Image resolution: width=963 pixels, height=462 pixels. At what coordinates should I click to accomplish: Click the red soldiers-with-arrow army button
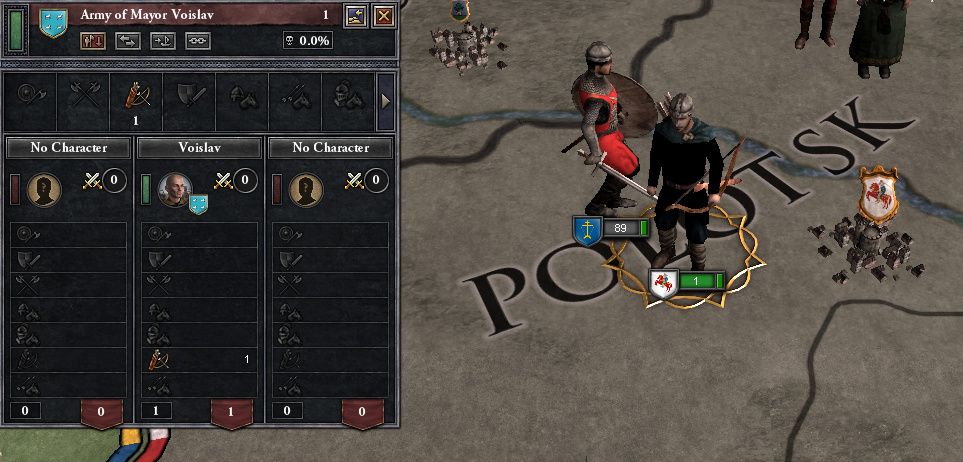coord(92,41)
